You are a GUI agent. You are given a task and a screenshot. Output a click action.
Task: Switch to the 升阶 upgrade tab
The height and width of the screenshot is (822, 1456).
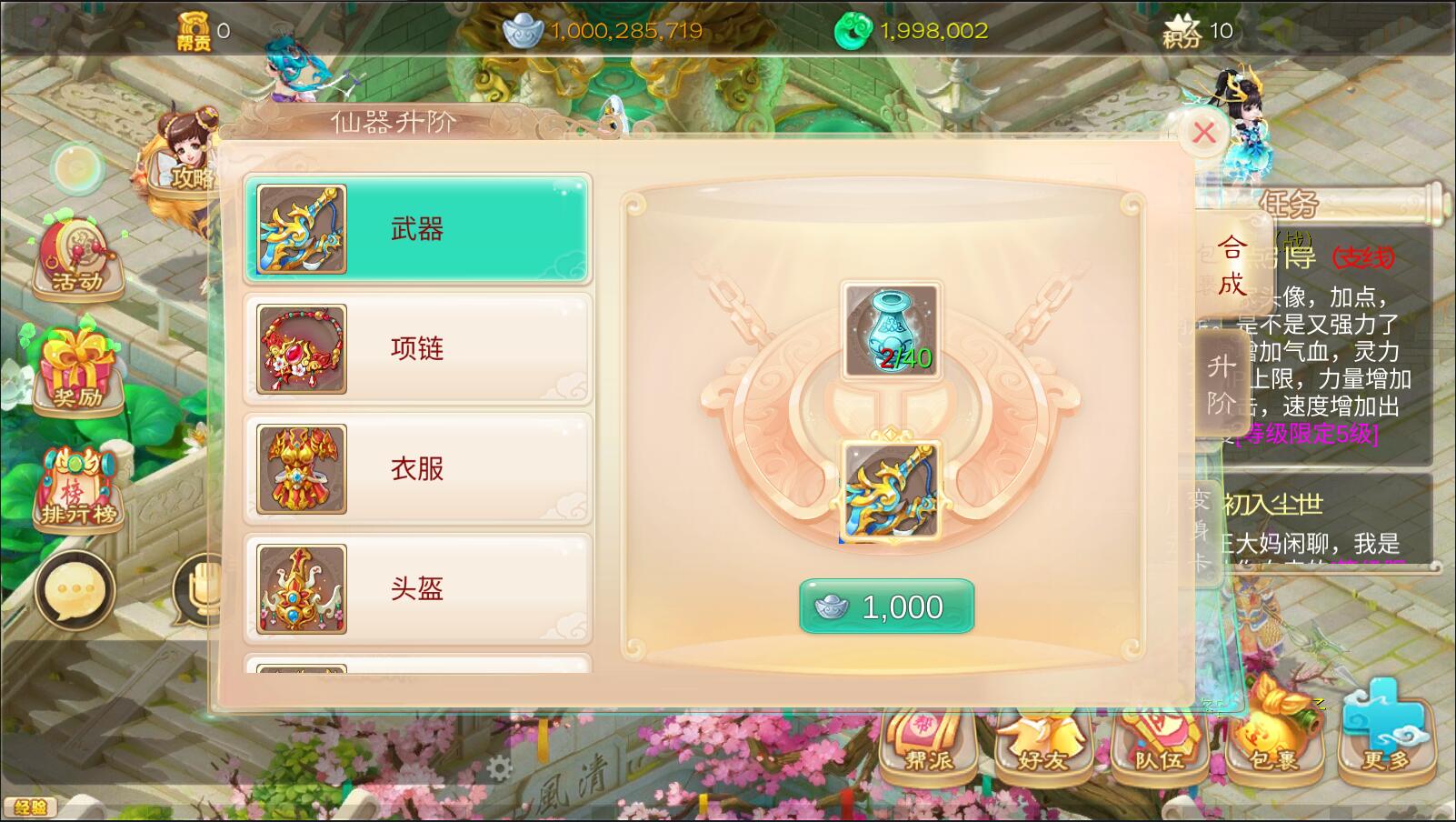coord(1221,383)
